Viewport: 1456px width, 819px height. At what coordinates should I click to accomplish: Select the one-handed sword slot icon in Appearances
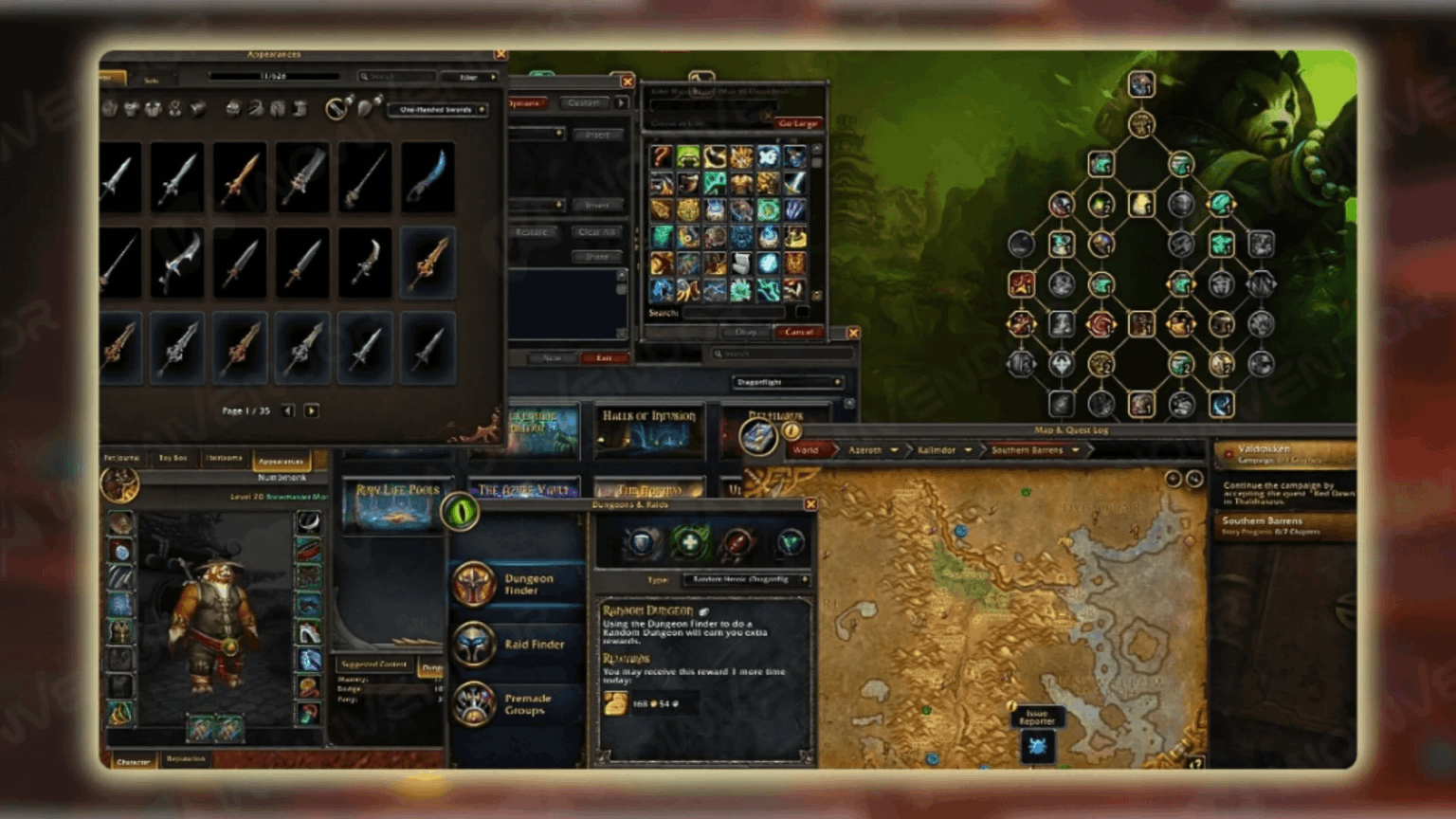(x=334, y=110)
